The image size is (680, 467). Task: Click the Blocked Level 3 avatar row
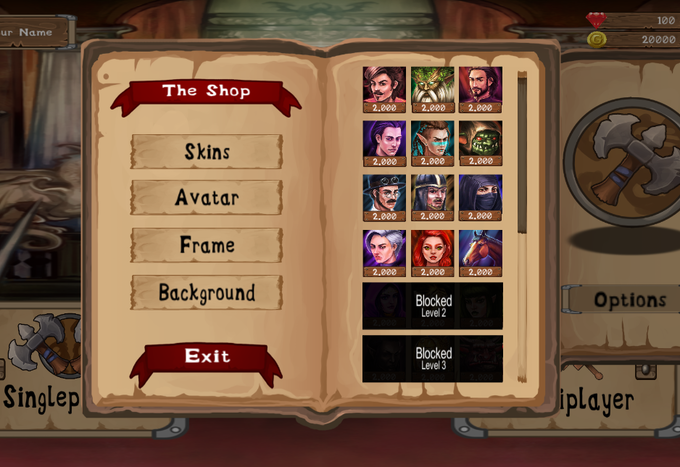(x=433, y=358)
